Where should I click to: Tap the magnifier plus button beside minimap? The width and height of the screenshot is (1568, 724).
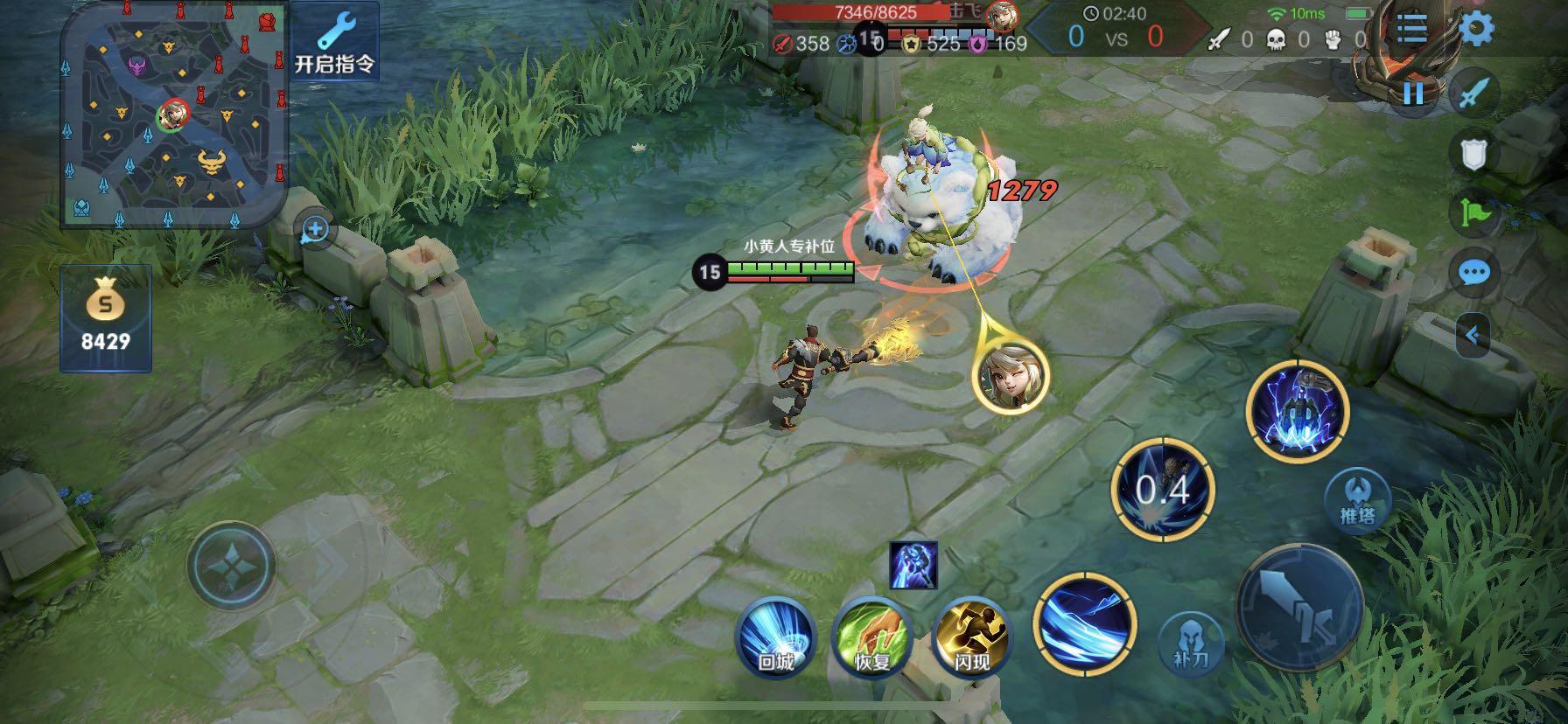point(314,230)
